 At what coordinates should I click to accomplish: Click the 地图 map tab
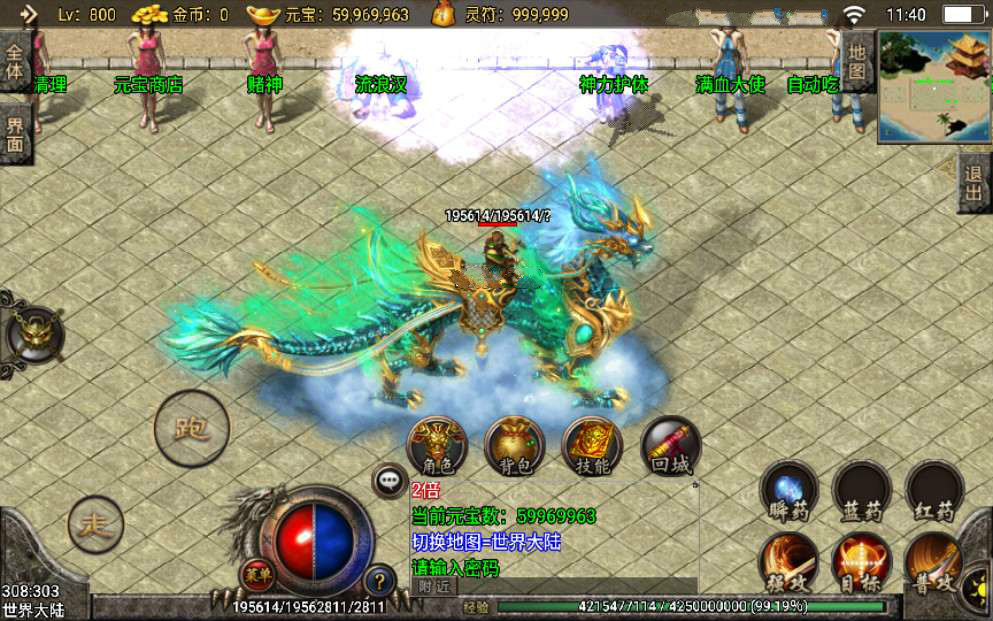(858, 61)
